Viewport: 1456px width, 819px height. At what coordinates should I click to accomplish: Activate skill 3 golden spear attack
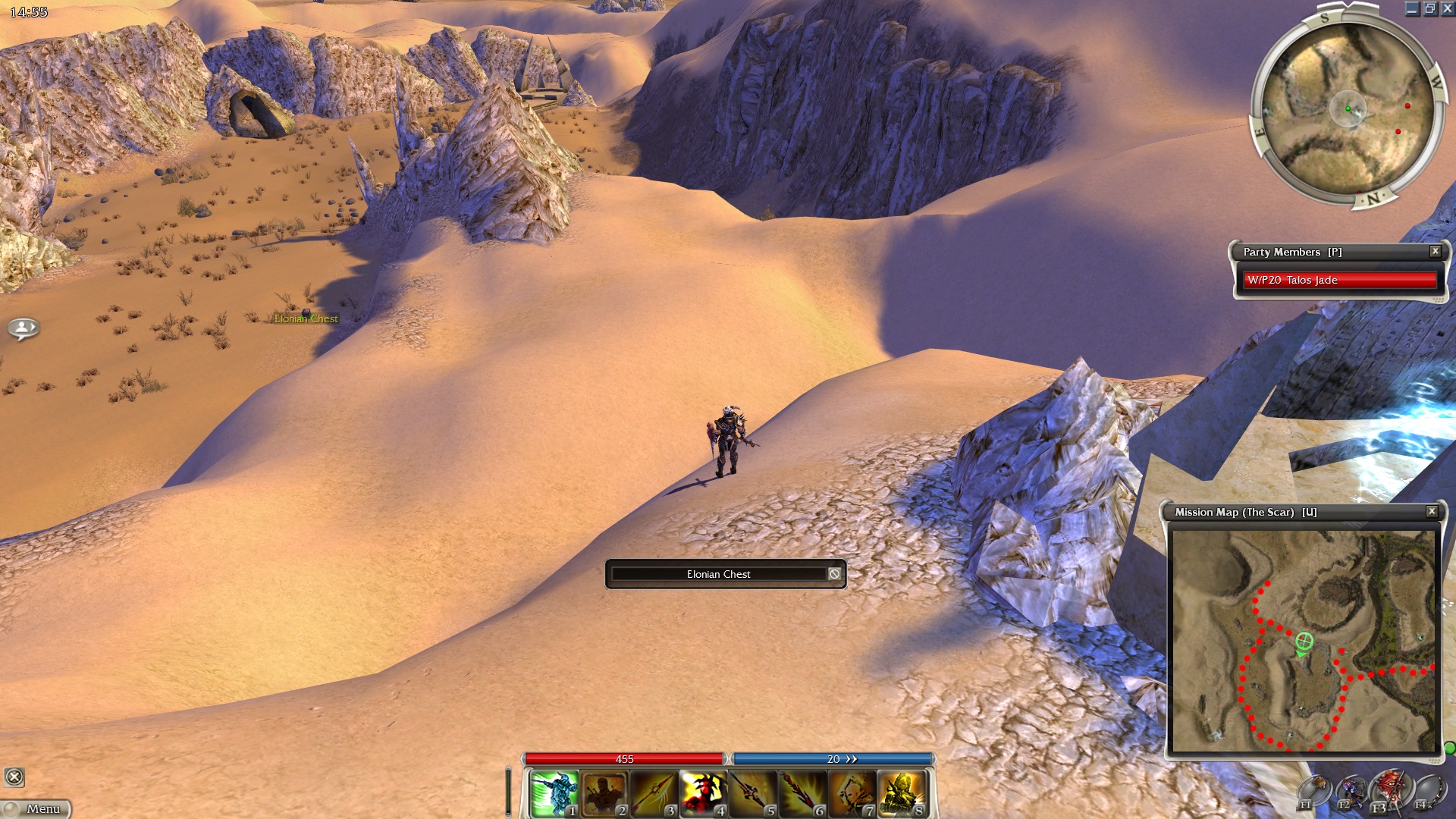click(x=654, y=793)
